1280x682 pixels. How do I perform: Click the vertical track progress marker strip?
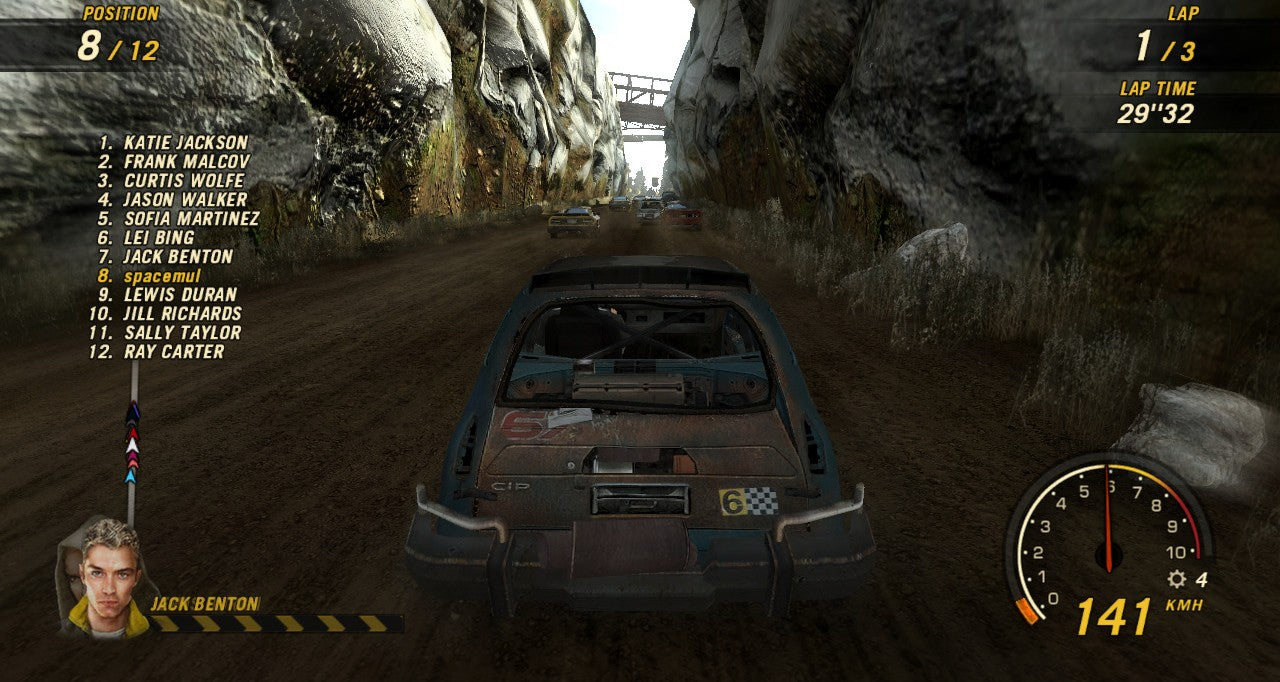click(132, 440)
